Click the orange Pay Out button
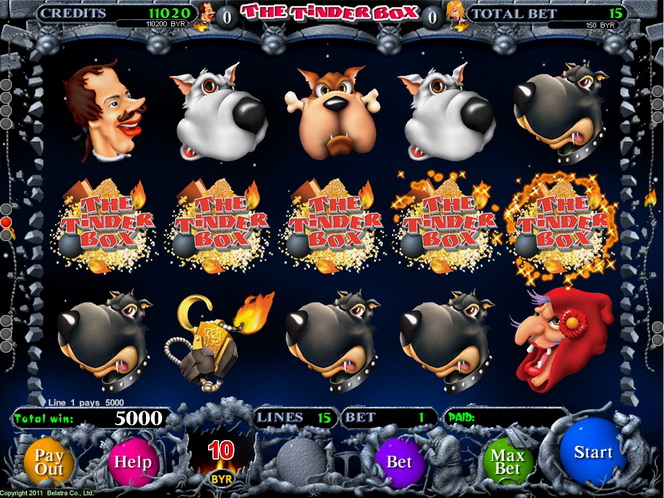The image size is (664, 498). 50,460
